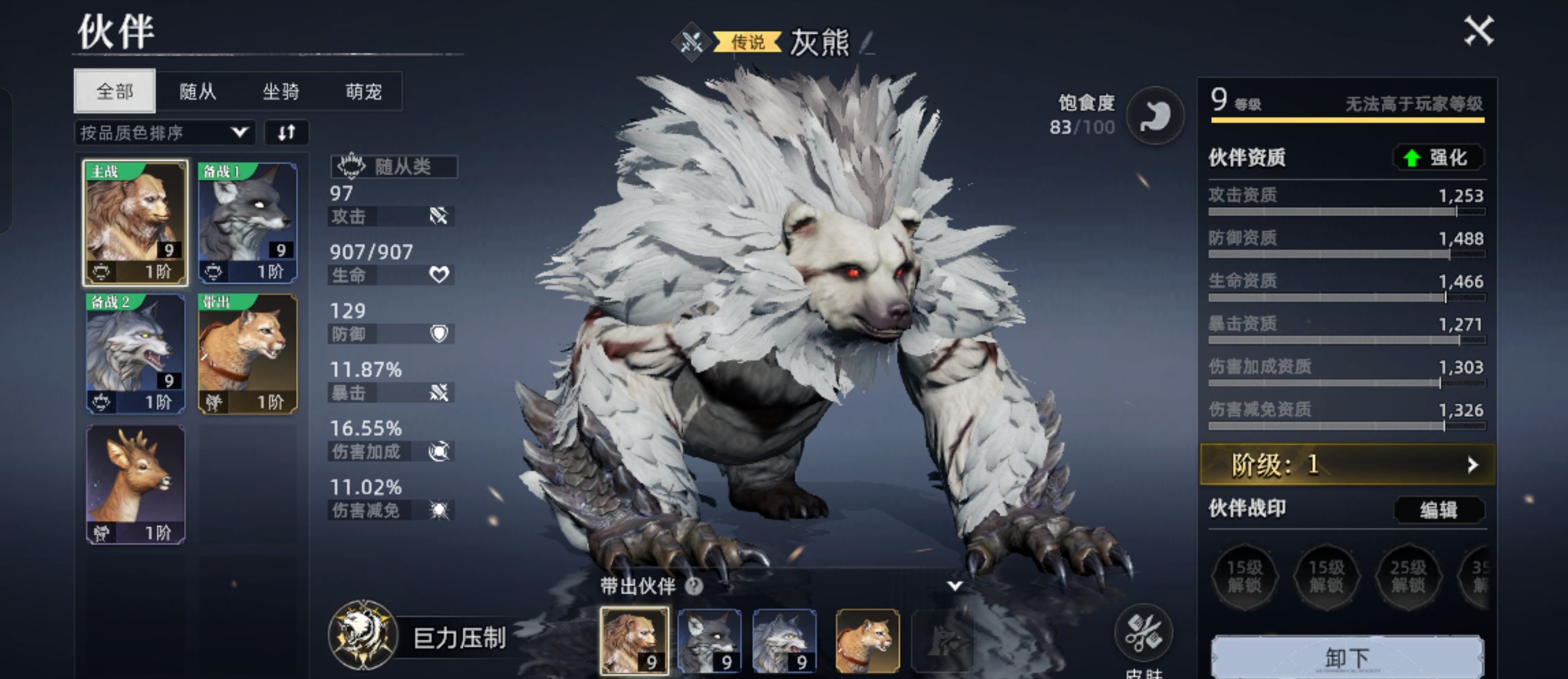Switch to the 随从 tab
Image resolution: width=1568 pixels, height=679 pixels.
198,91
